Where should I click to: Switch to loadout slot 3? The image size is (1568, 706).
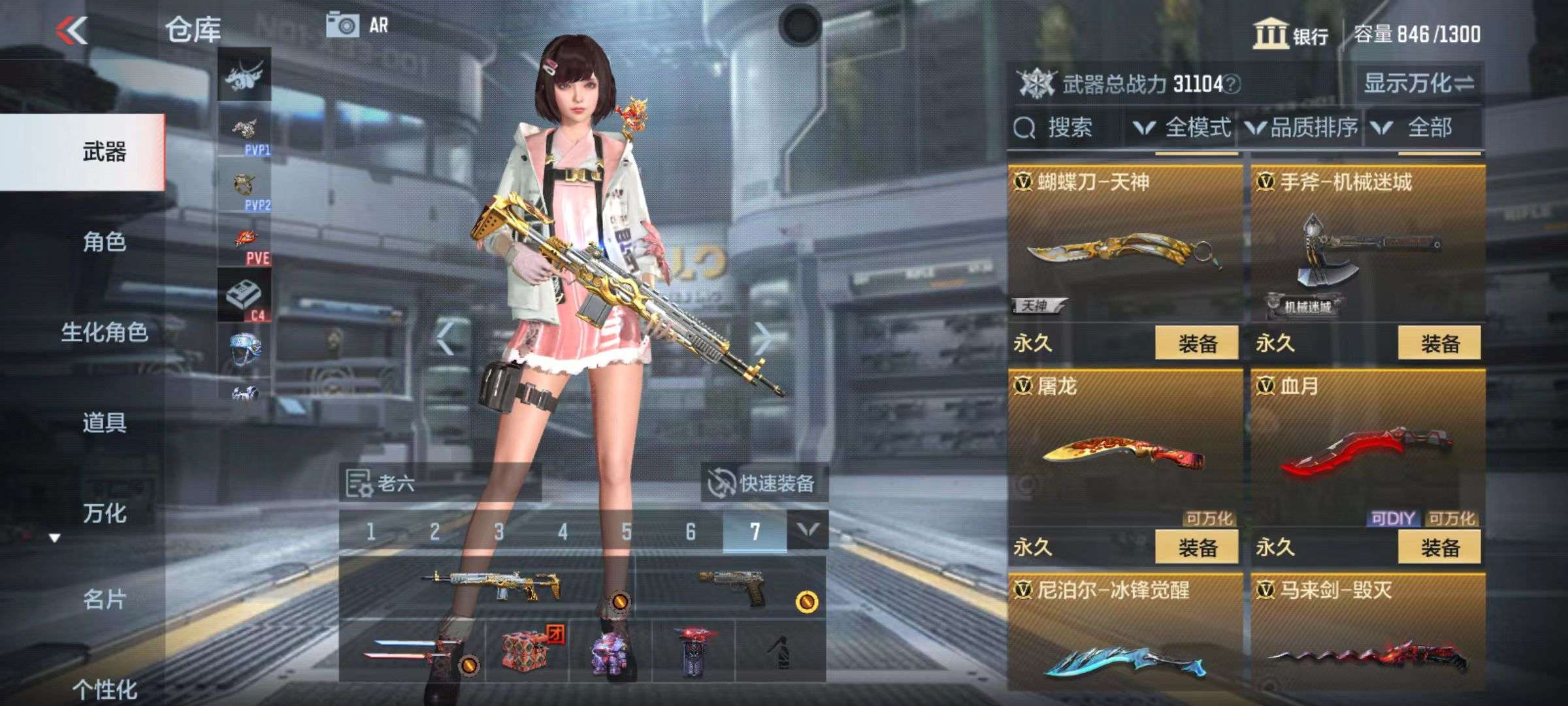499,531
